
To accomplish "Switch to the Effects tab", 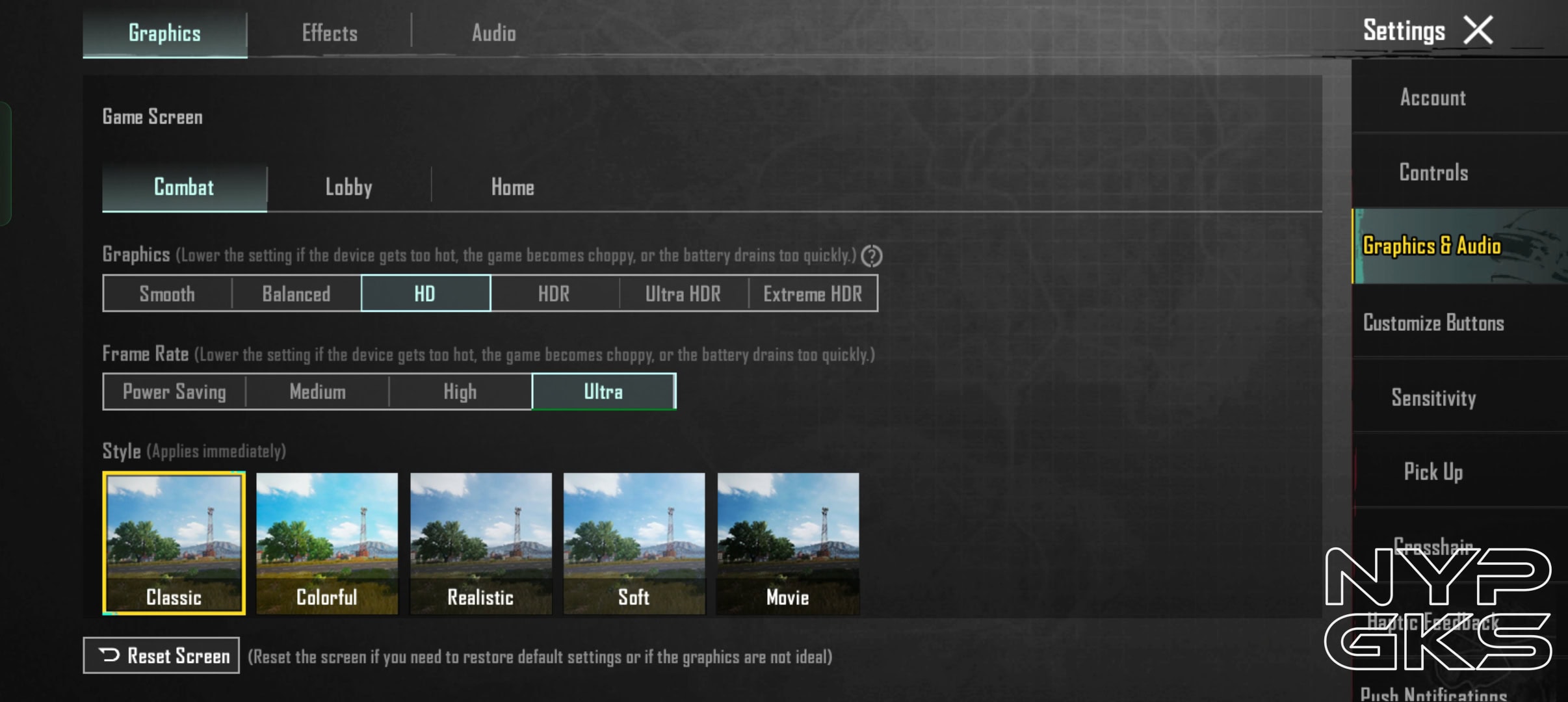I will 330,33.
